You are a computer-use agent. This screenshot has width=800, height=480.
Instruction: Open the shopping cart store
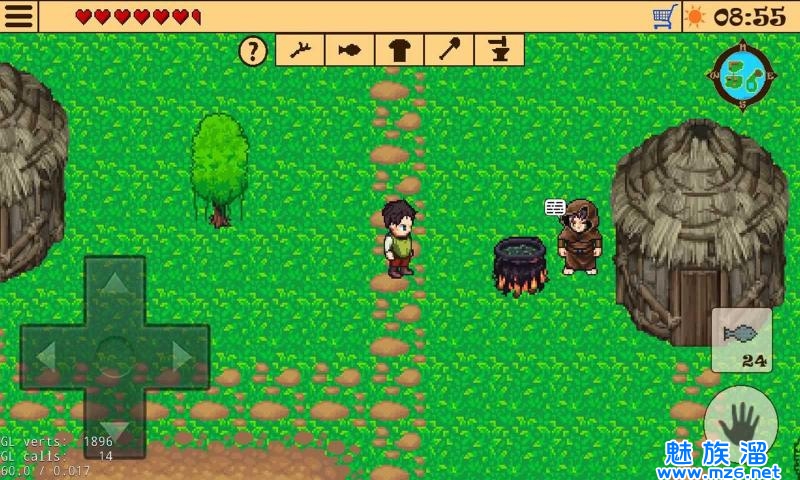point(664,16)
